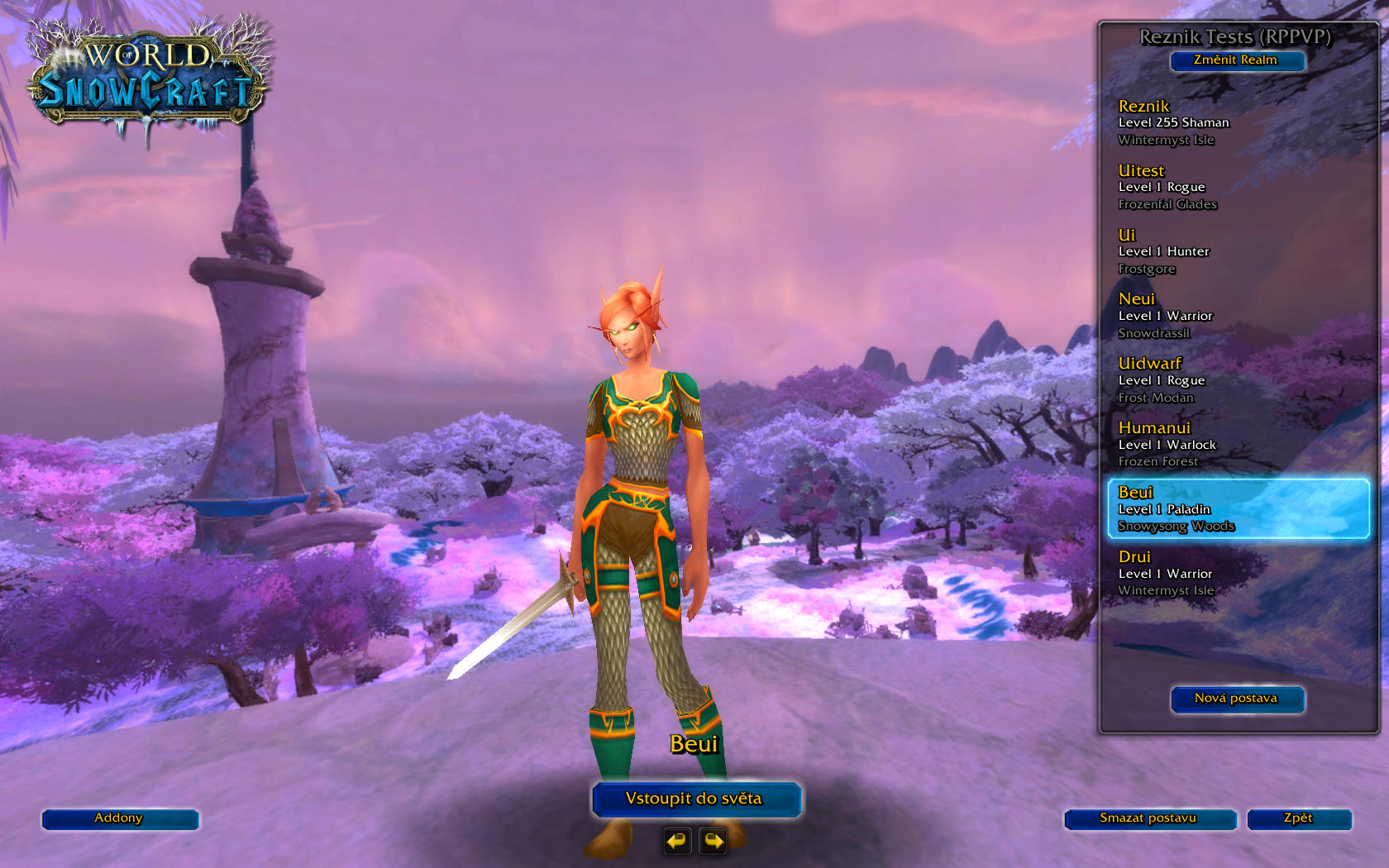Click the right yellow arrow icon

tap(711, 842)
